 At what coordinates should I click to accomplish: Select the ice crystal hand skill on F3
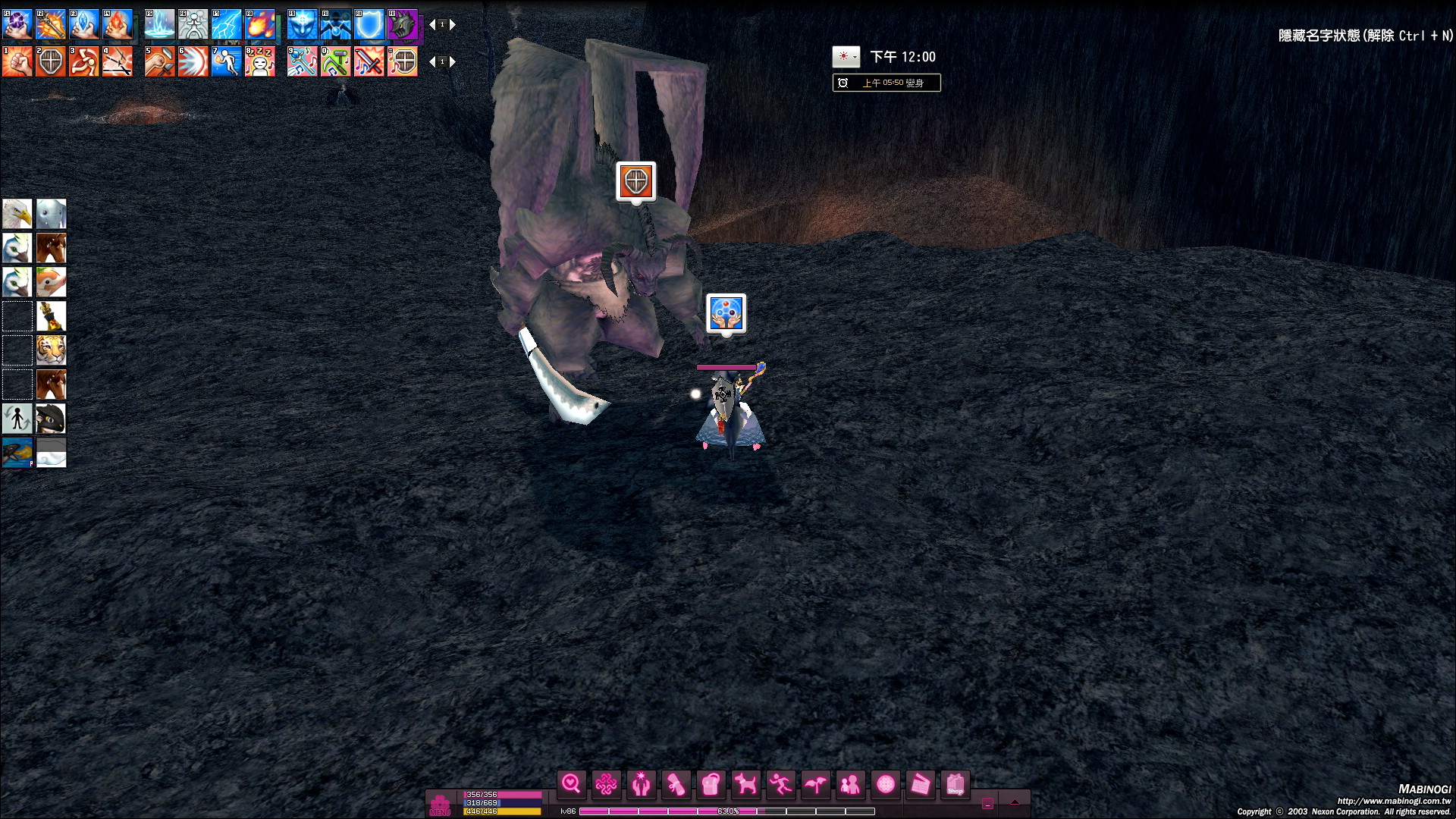(x=84, y=25)
